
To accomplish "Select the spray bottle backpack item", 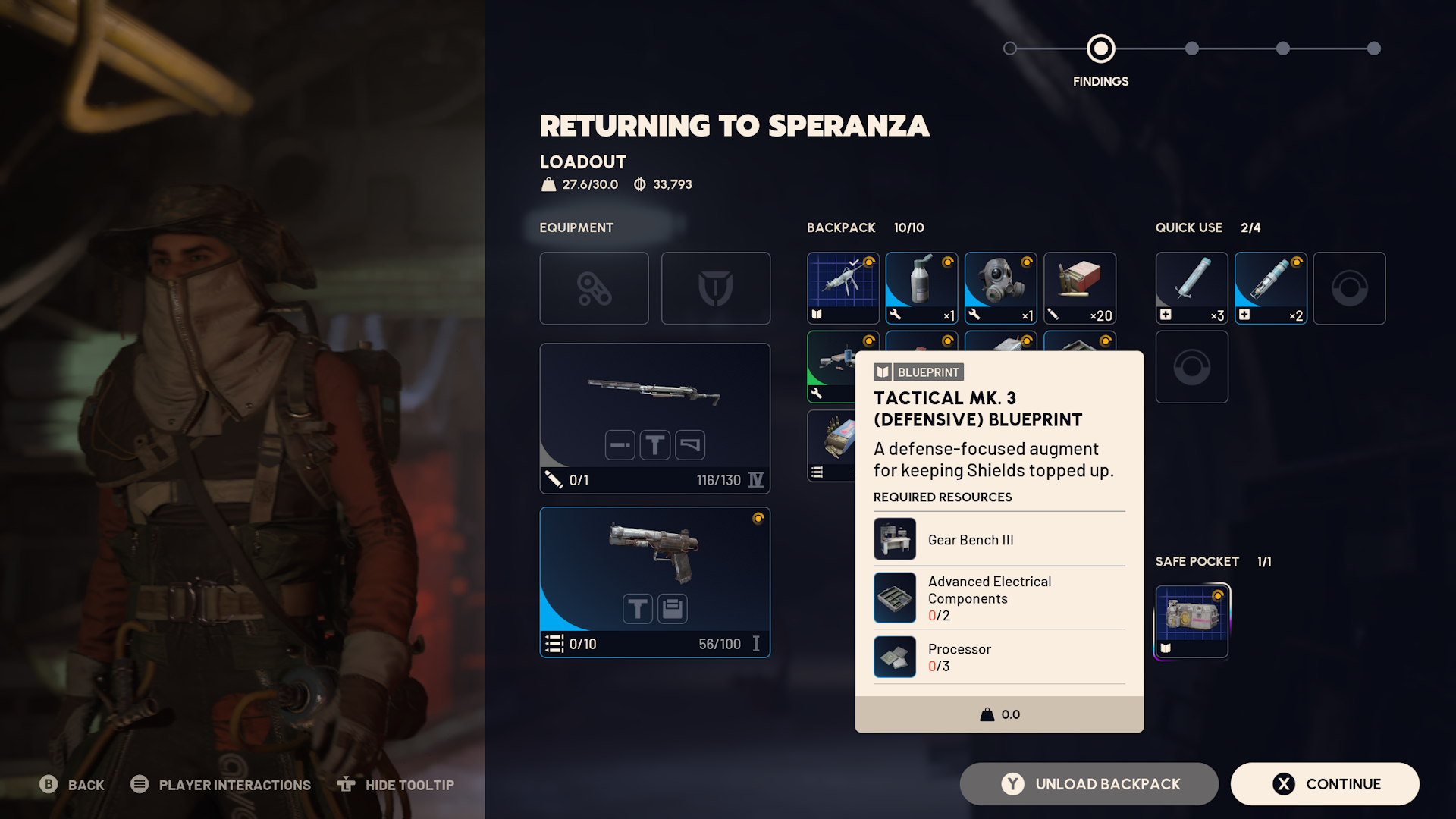I will (921, 288).
